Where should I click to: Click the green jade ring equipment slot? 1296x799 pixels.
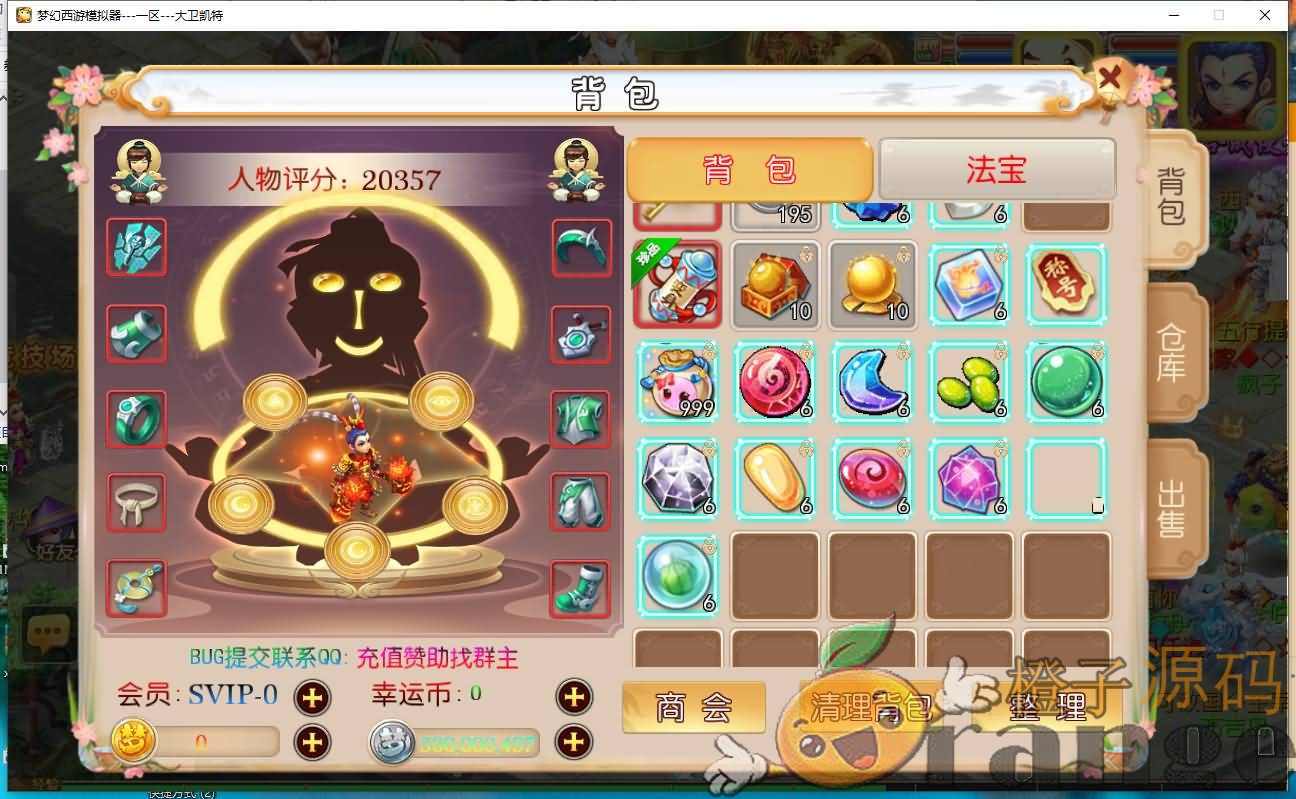pos(136,419)
